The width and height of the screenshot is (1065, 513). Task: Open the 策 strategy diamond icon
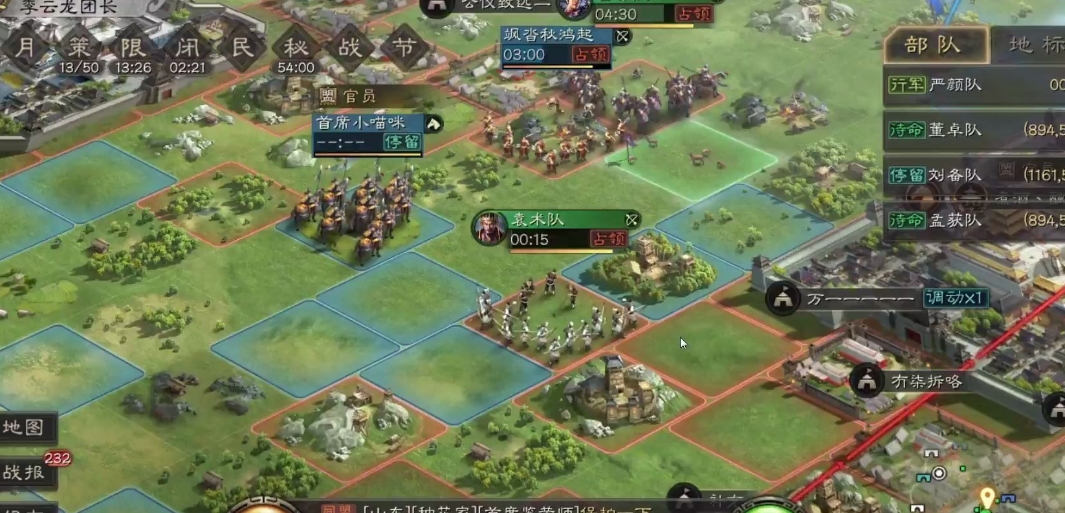point(79,48)
